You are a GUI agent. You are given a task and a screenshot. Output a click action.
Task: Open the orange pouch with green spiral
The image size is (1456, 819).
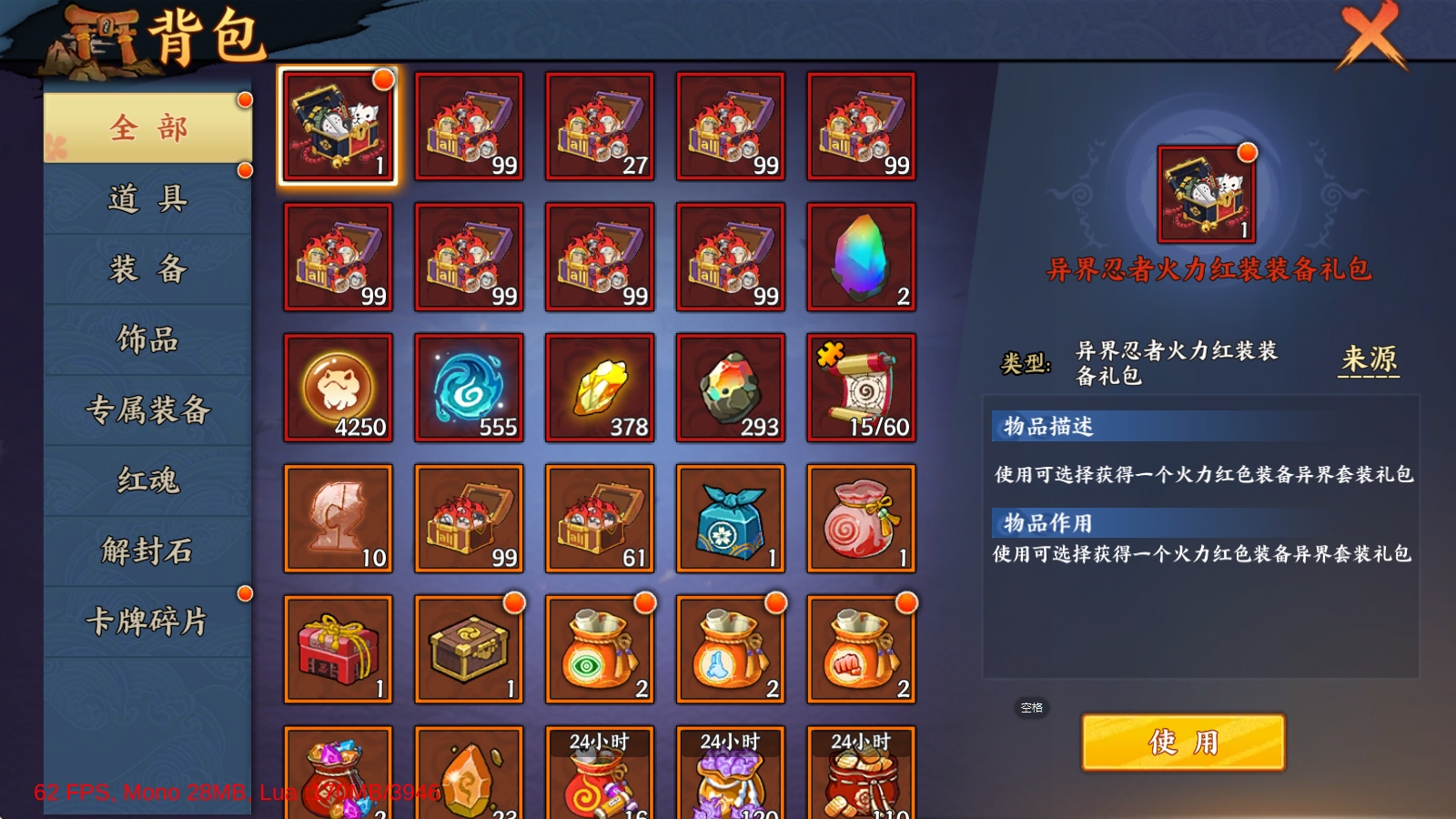tap(600, 647)
